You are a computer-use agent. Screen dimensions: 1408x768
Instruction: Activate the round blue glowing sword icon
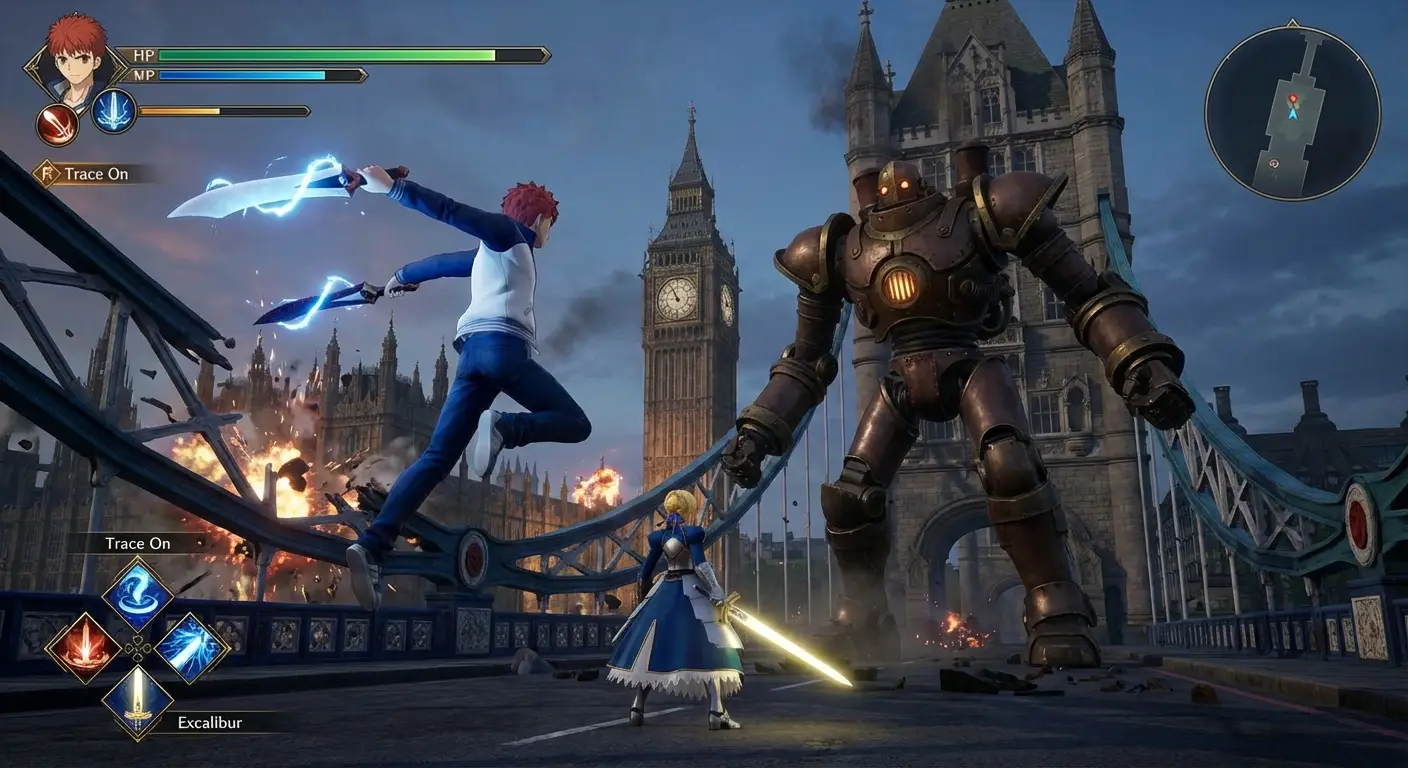tap(114, 111)
